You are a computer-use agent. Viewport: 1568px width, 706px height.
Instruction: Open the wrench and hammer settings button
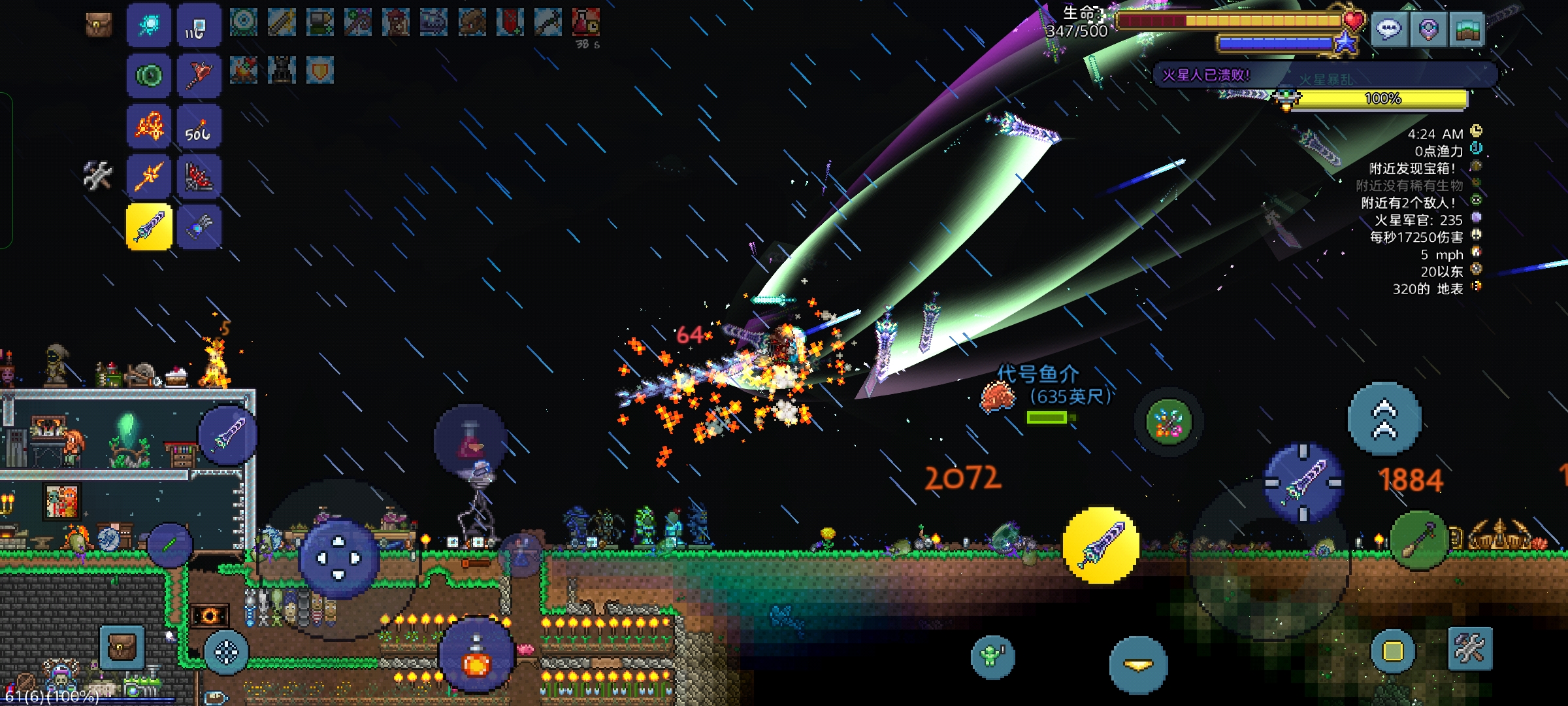tap(1470, 648)
